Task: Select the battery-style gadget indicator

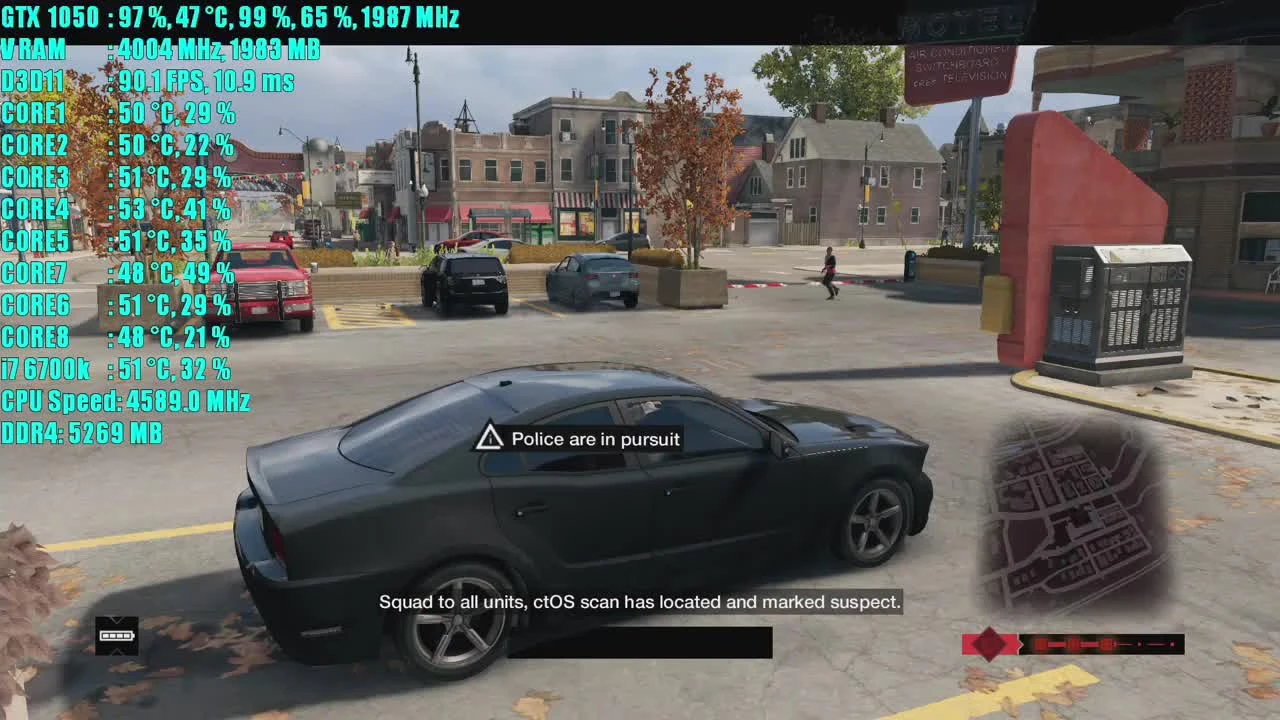Action: tap(117, 635)
